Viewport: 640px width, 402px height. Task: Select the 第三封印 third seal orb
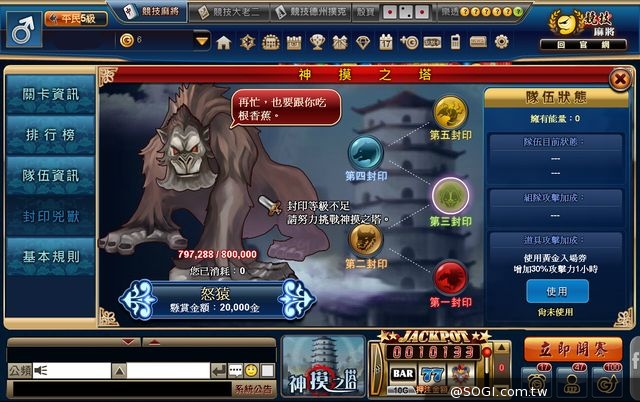(448, 193)
